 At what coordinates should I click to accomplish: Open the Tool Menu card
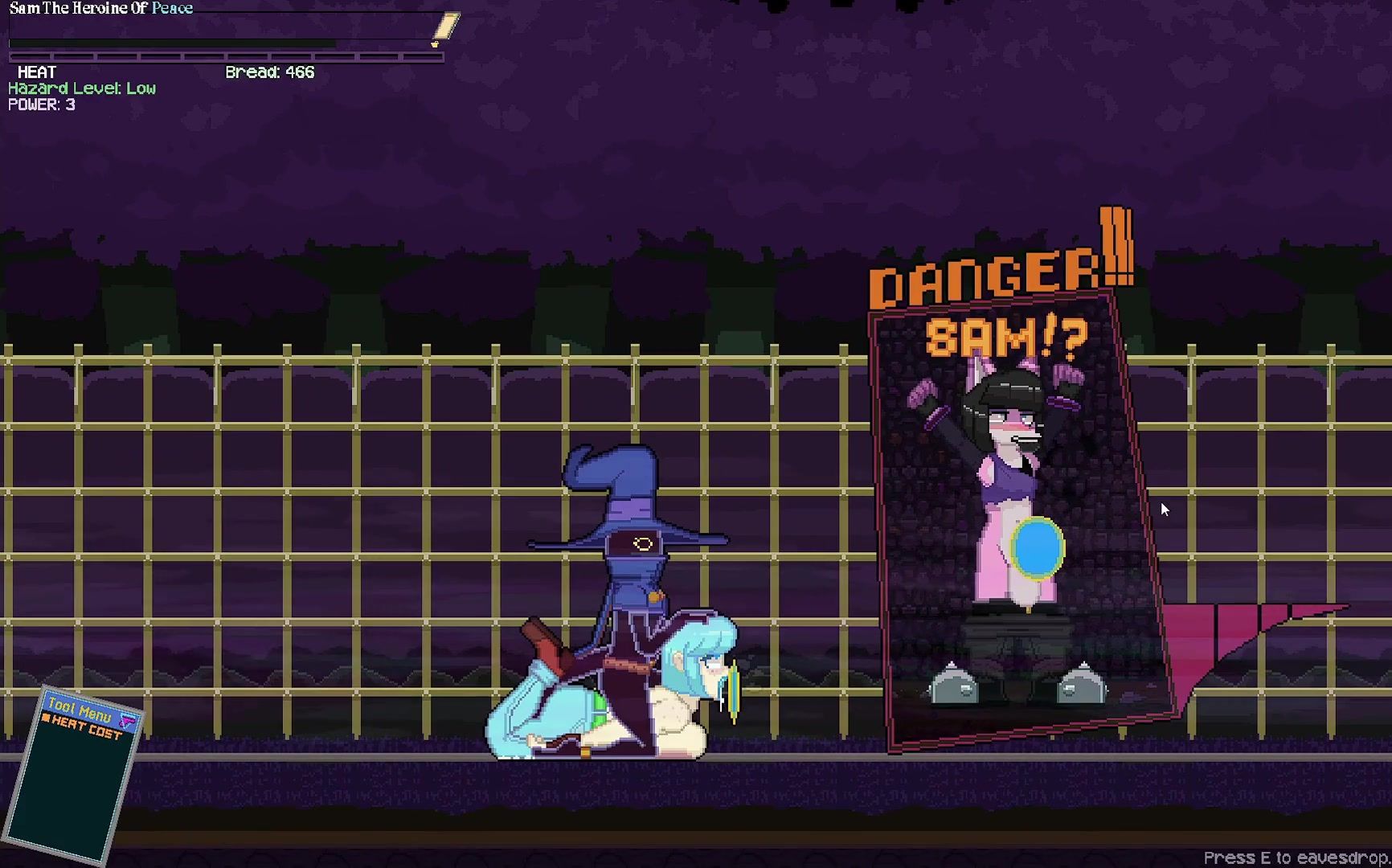72,773
